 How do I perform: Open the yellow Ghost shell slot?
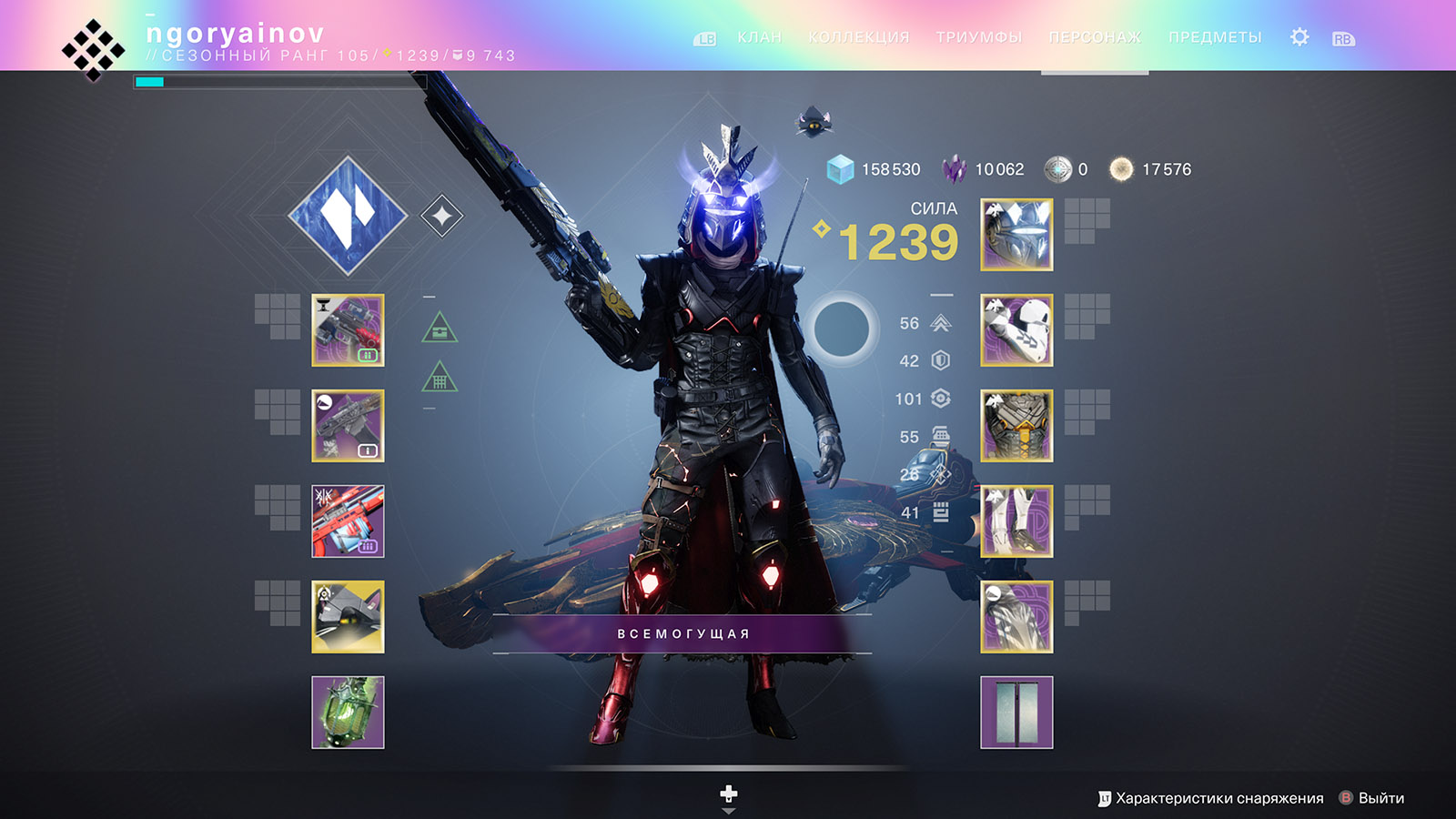tap(348, 617)
